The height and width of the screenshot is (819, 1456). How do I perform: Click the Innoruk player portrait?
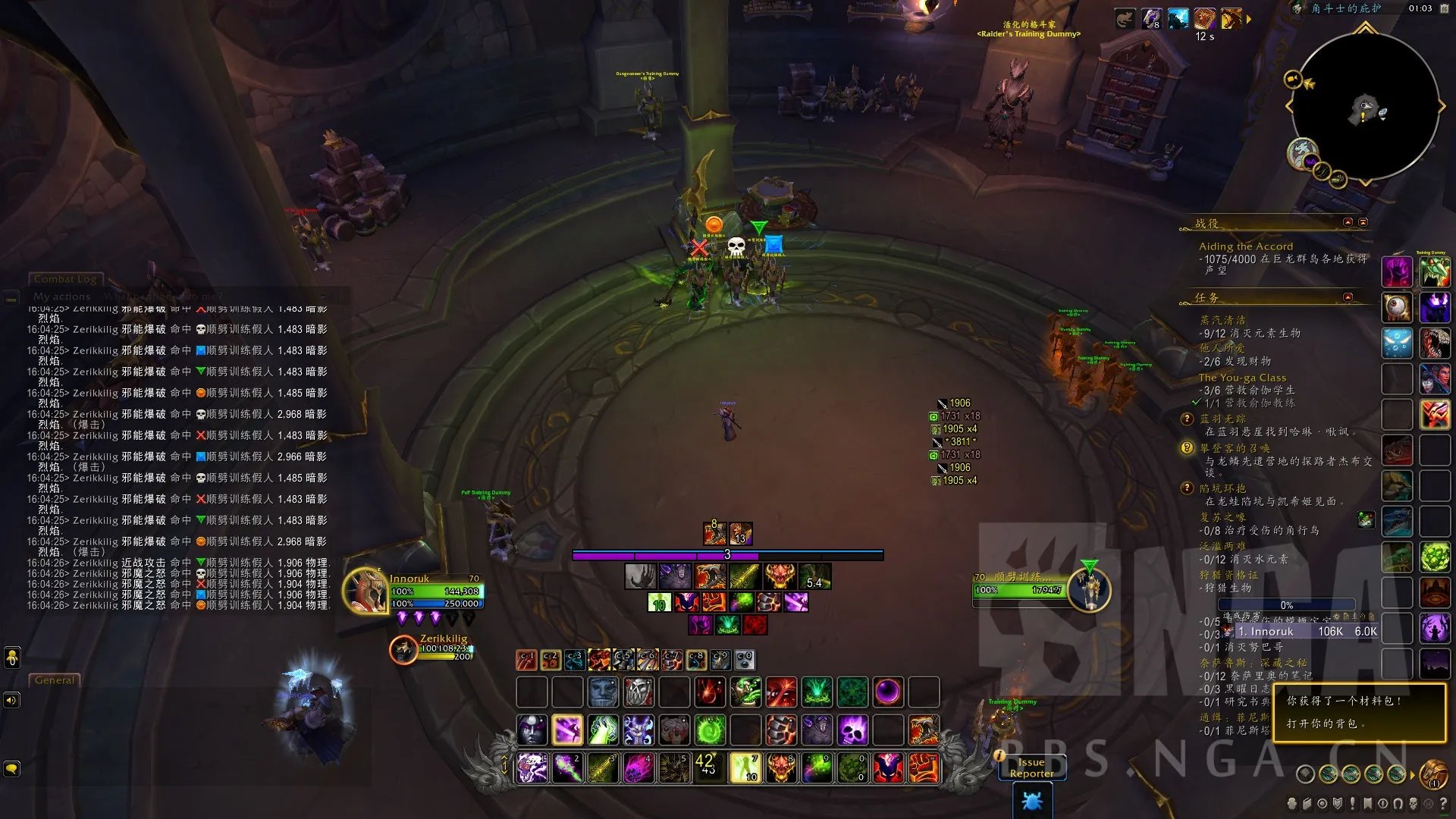point(365,591)
